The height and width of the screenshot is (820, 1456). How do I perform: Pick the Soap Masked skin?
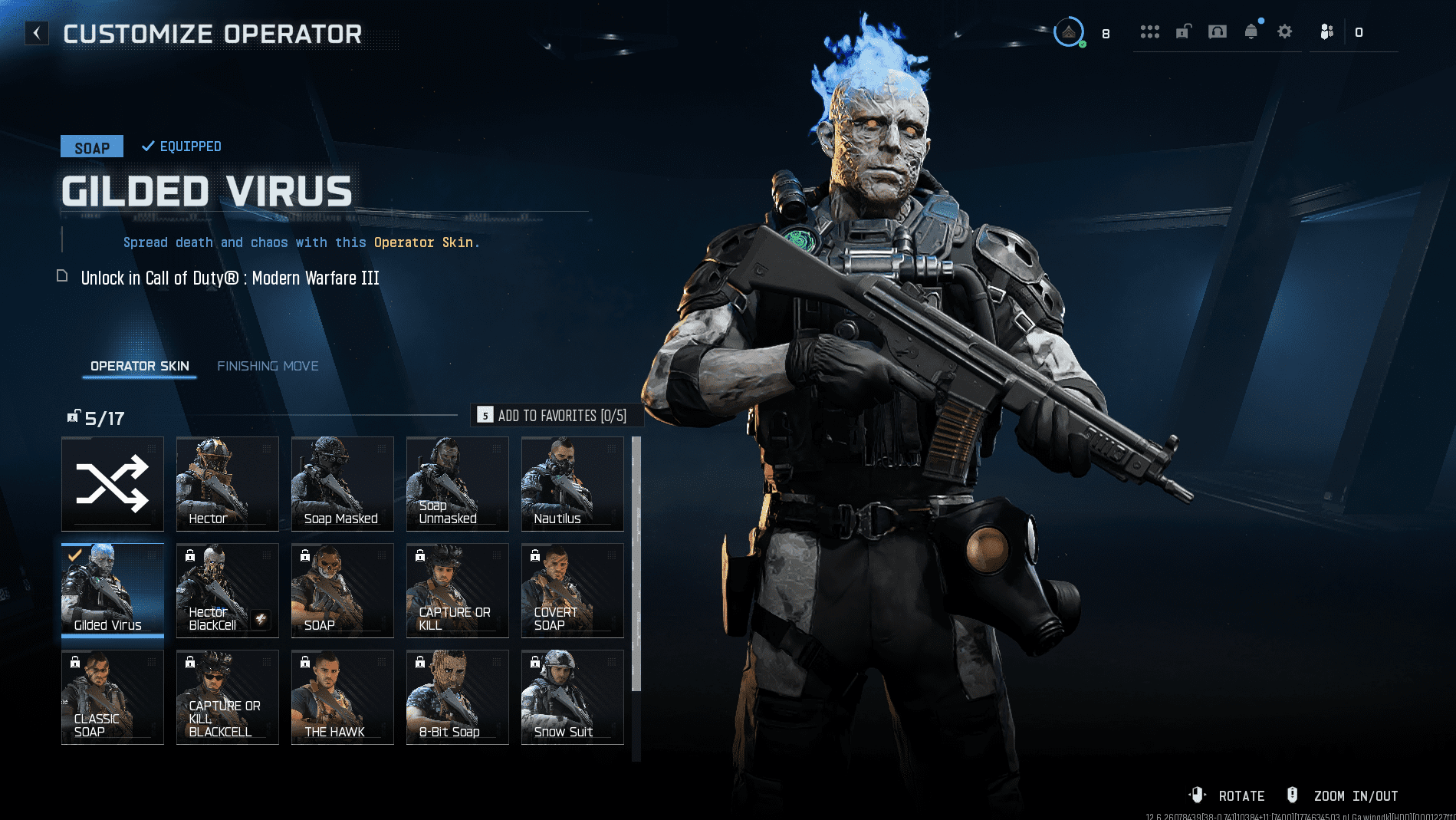(343, 484)
